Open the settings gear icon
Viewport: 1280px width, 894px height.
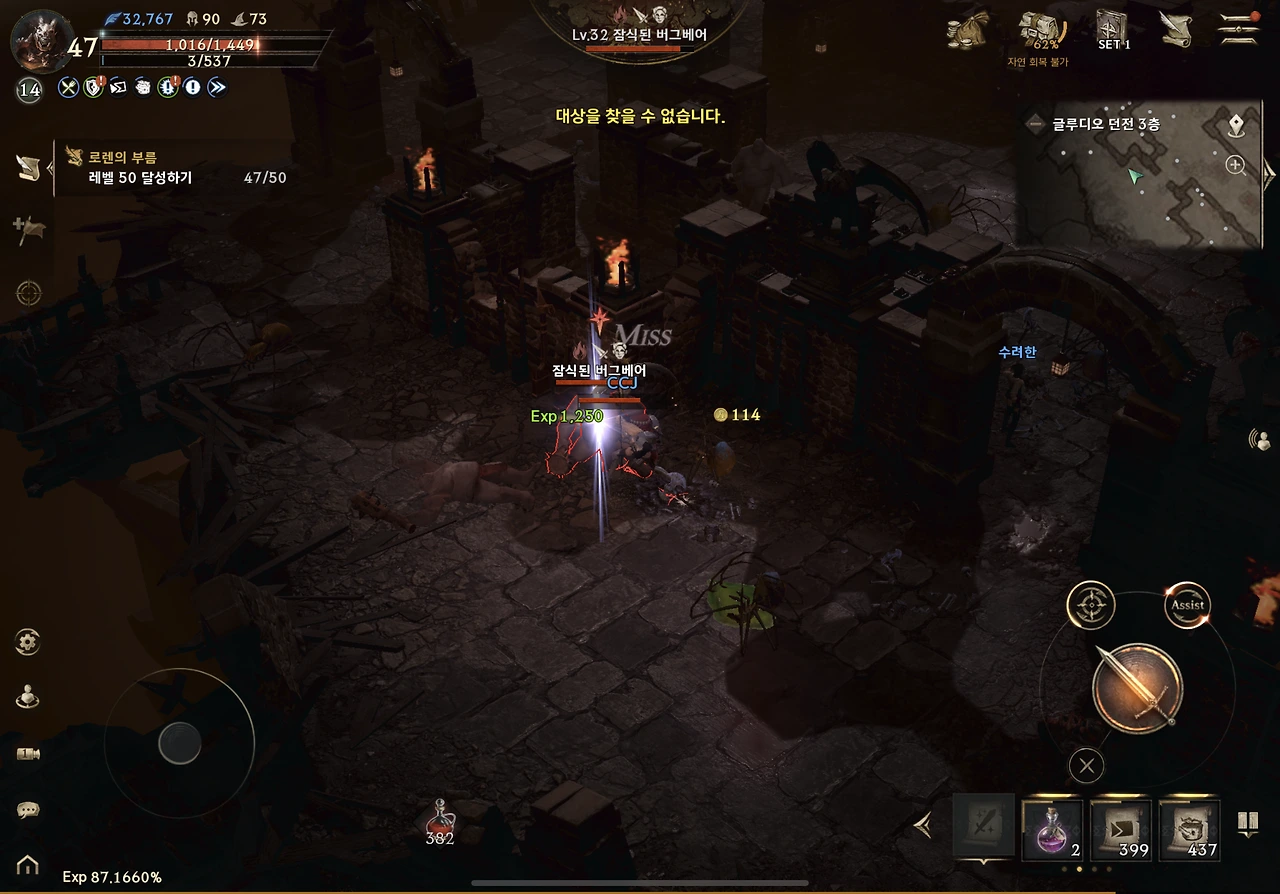(x=28, y=642)
